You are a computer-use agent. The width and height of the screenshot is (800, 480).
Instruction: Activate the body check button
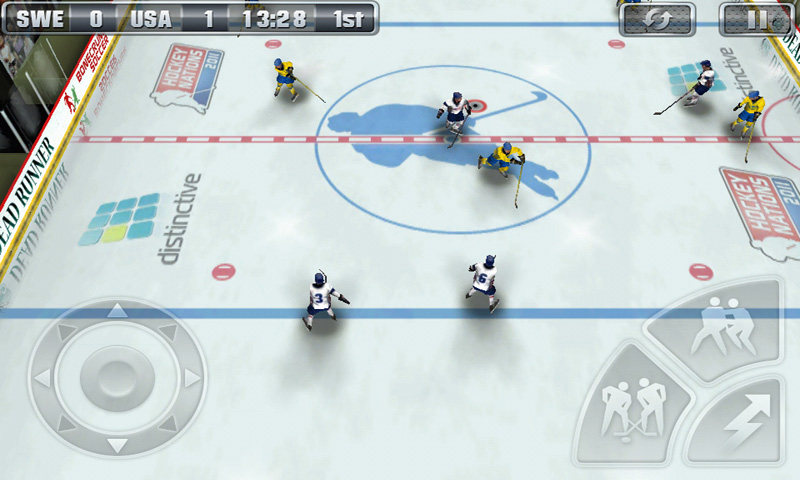(x=717, y=327)
